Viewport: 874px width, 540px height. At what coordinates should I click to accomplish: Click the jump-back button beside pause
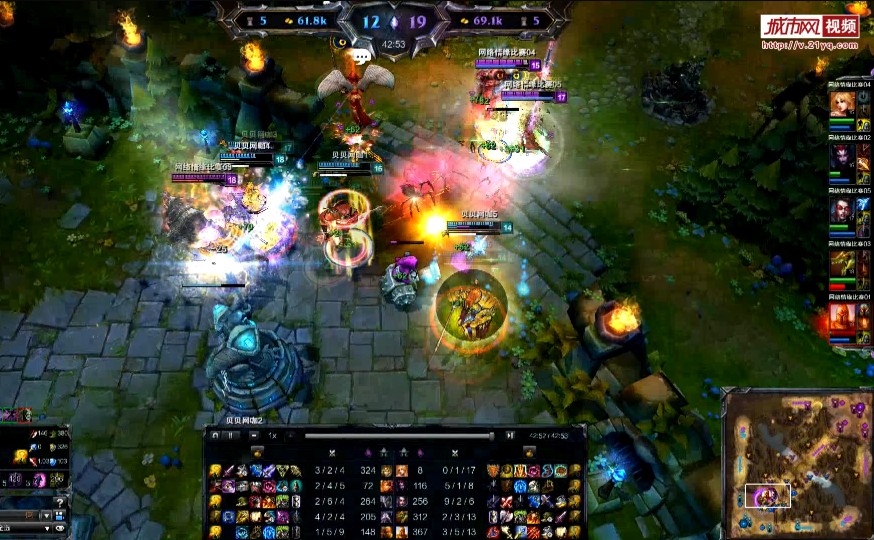point(215,435)
